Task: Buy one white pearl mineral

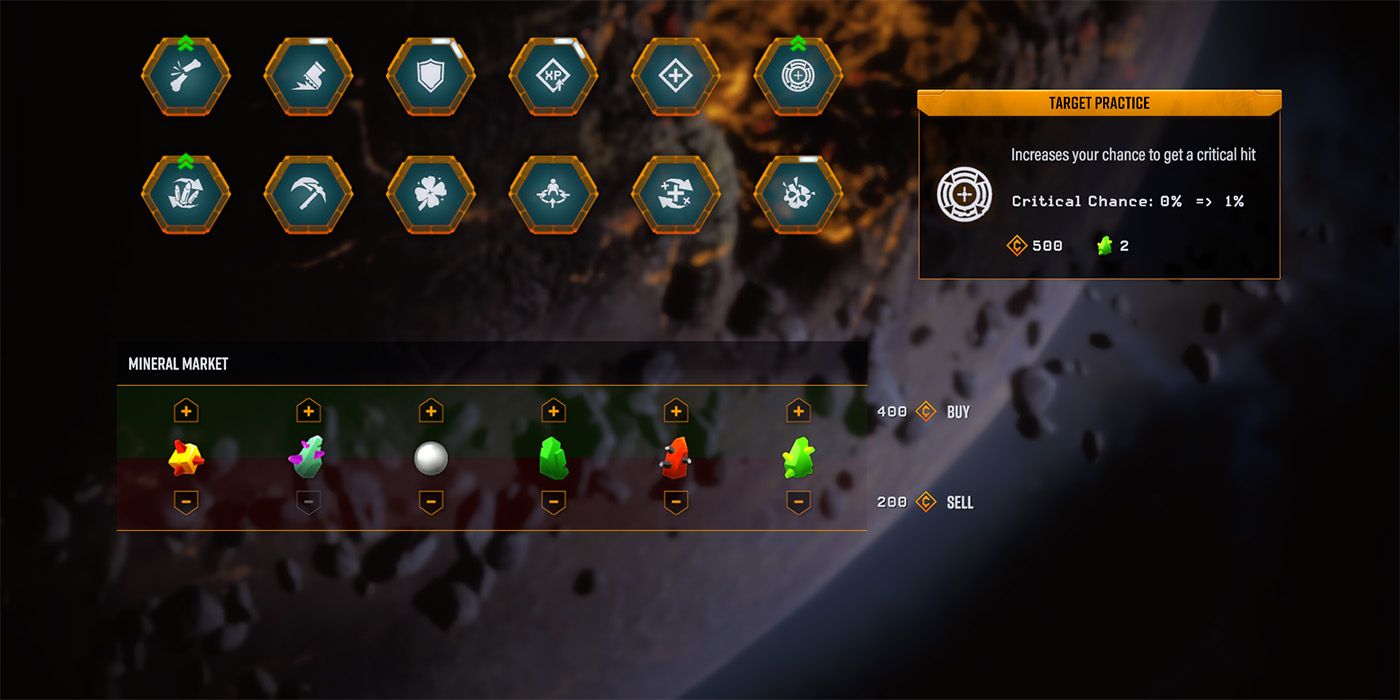Action: [x=431, y=411]
